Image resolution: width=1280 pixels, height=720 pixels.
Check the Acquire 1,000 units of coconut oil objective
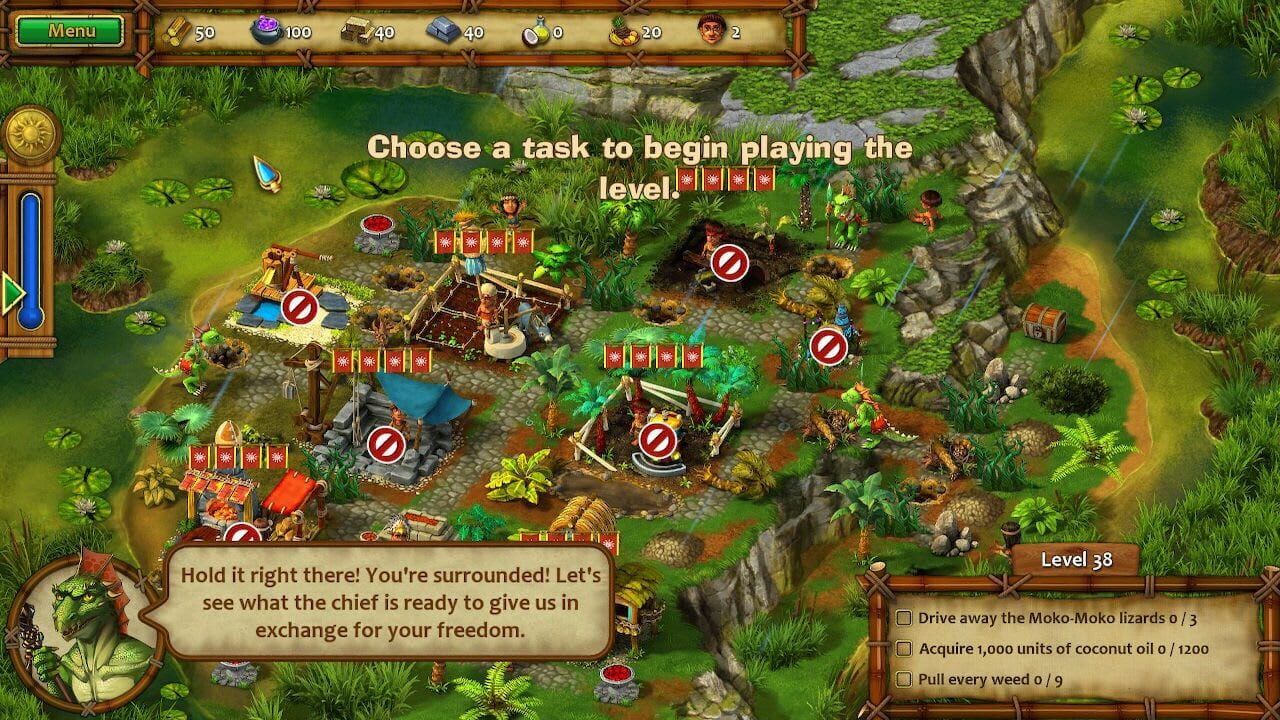coord(905,650)
